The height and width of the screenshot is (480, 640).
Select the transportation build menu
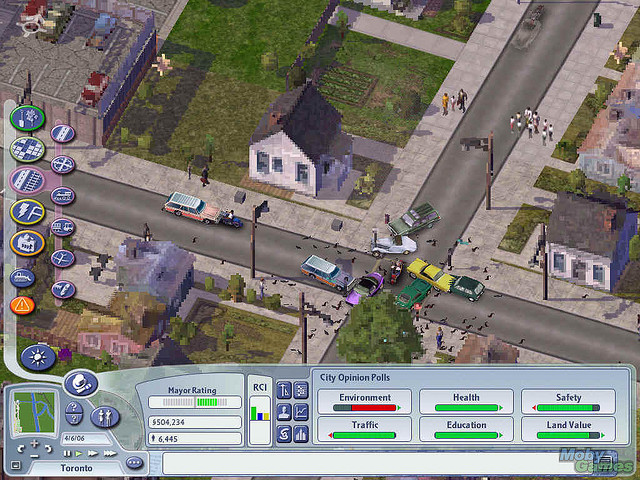tap(27, 181)
